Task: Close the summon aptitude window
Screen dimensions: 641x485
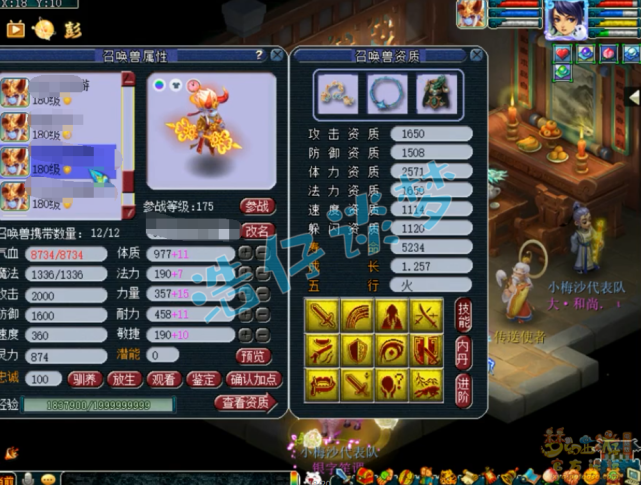Action: tap(476, 55)
